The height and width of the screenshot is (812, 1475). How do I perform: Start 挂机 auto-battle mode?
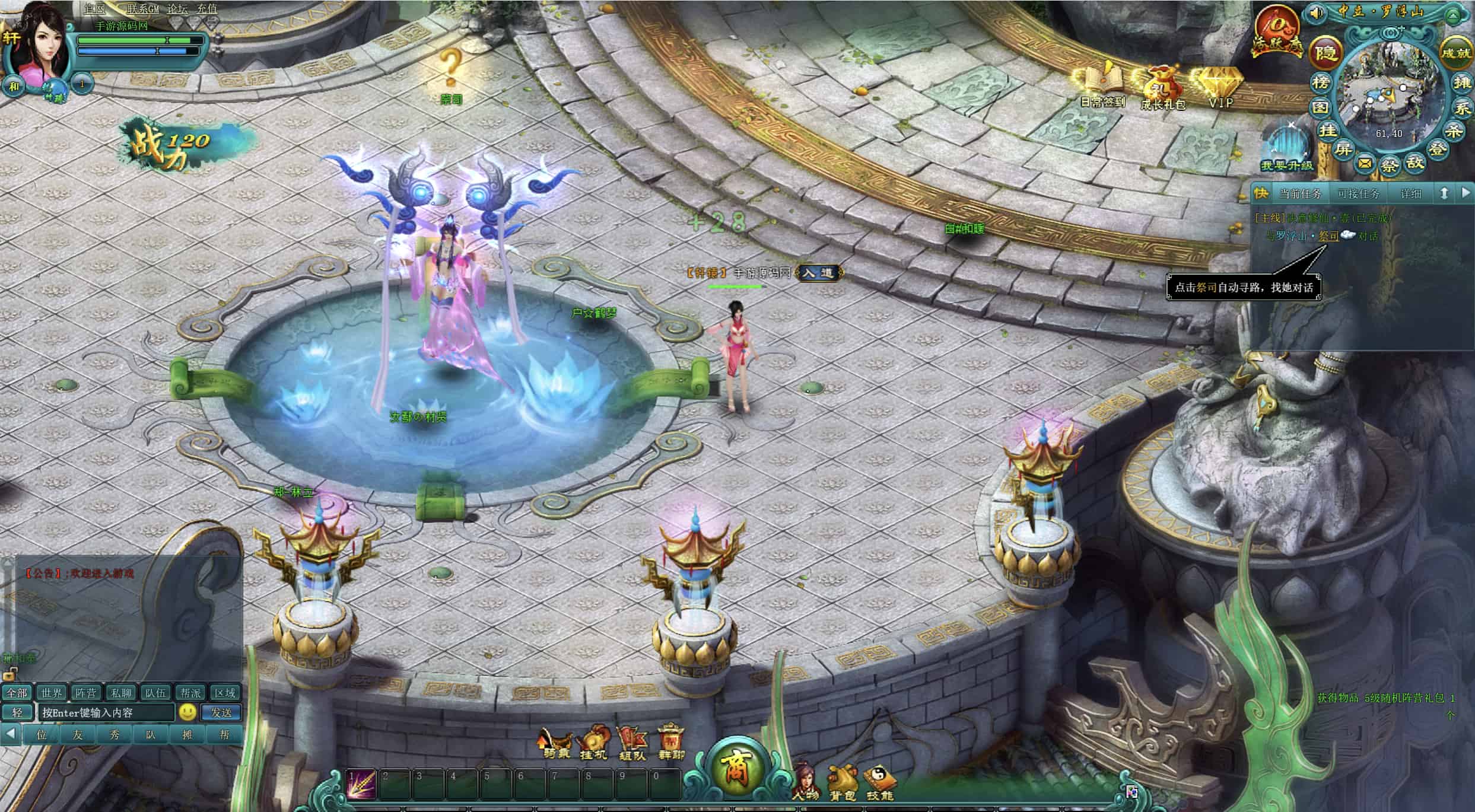593,743
